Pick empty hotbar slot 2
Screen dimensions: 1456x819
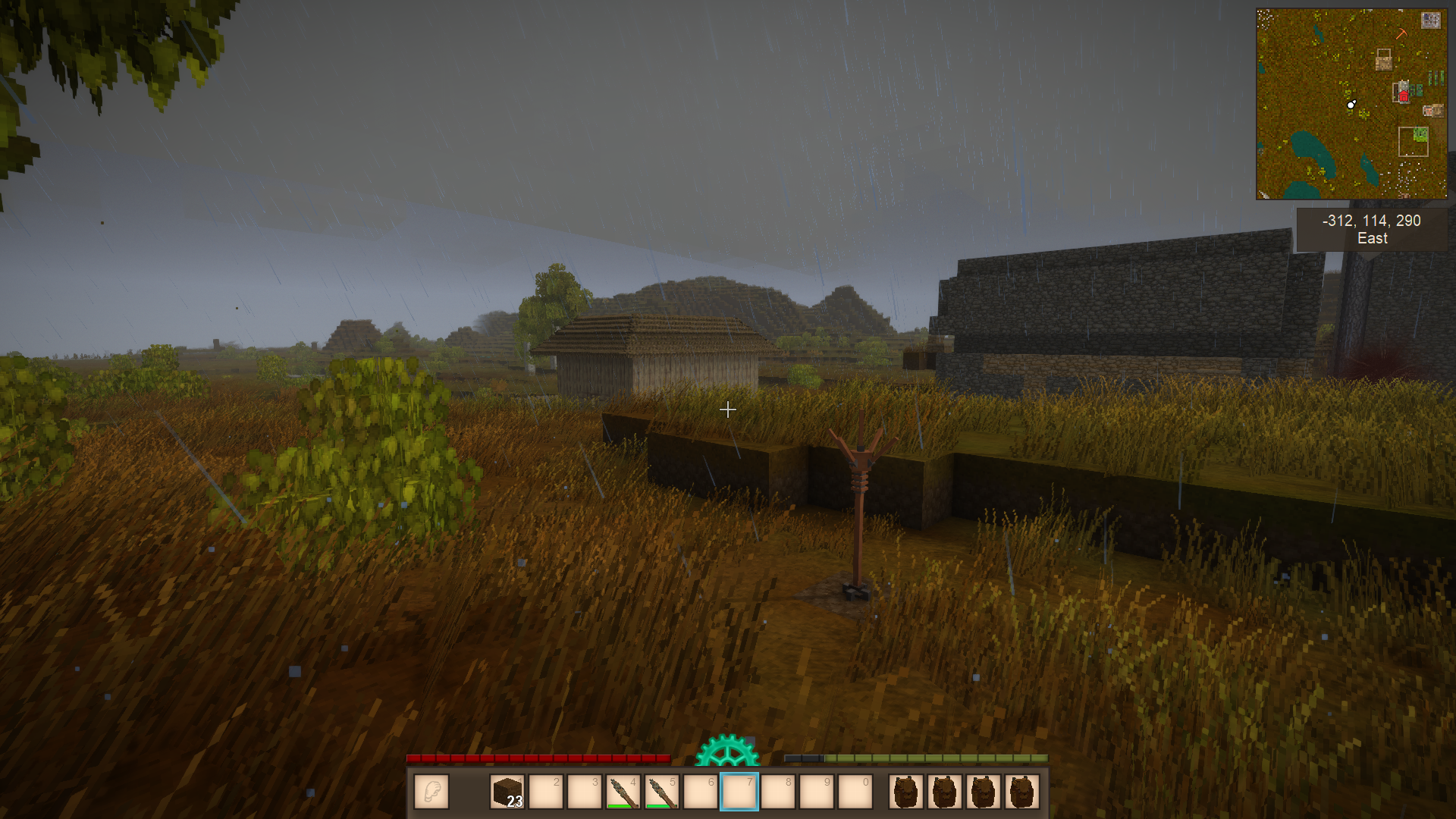click(x=546, y=792)
